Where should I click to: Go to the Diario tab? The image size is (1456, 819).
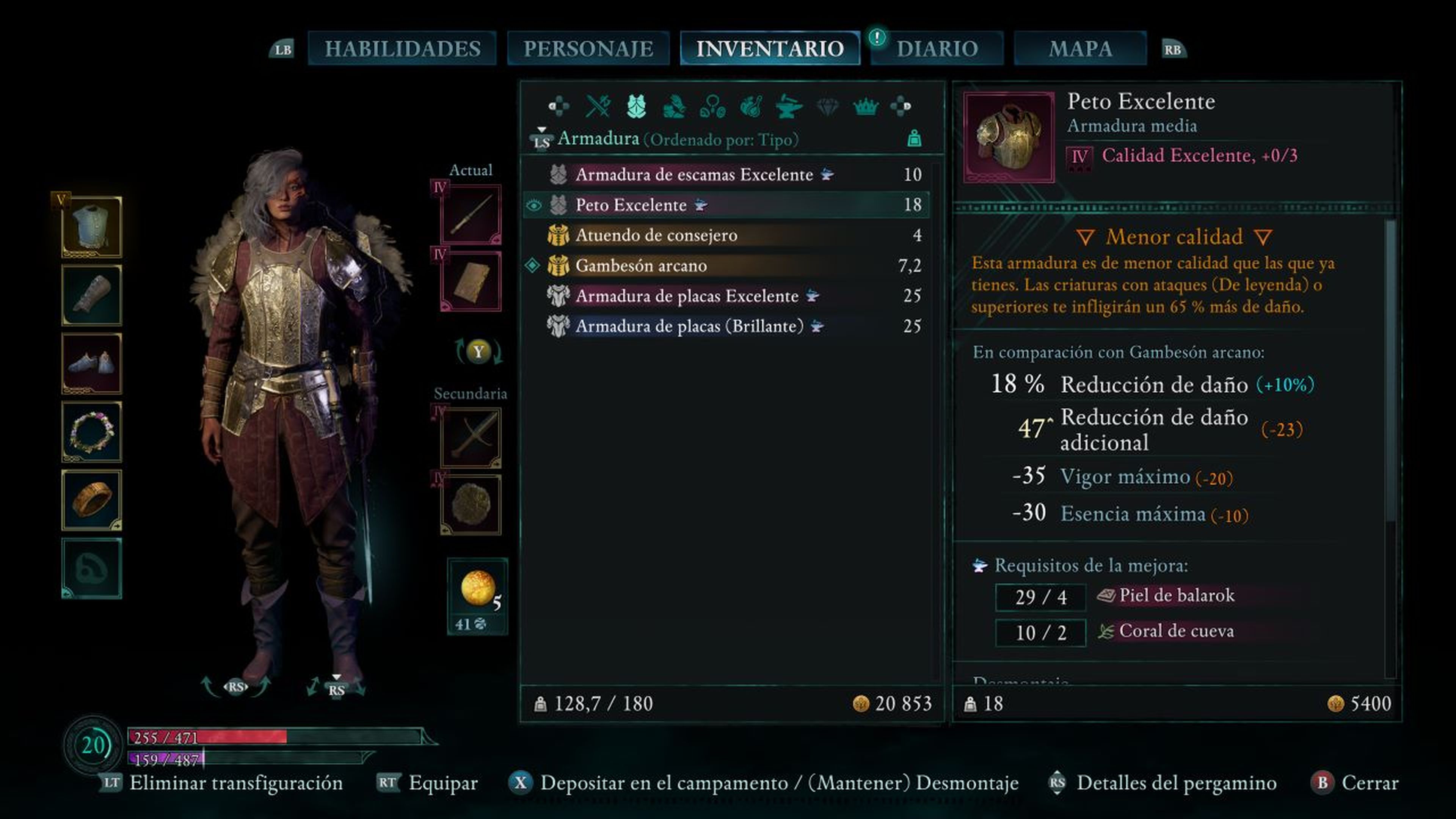(937, 49)
